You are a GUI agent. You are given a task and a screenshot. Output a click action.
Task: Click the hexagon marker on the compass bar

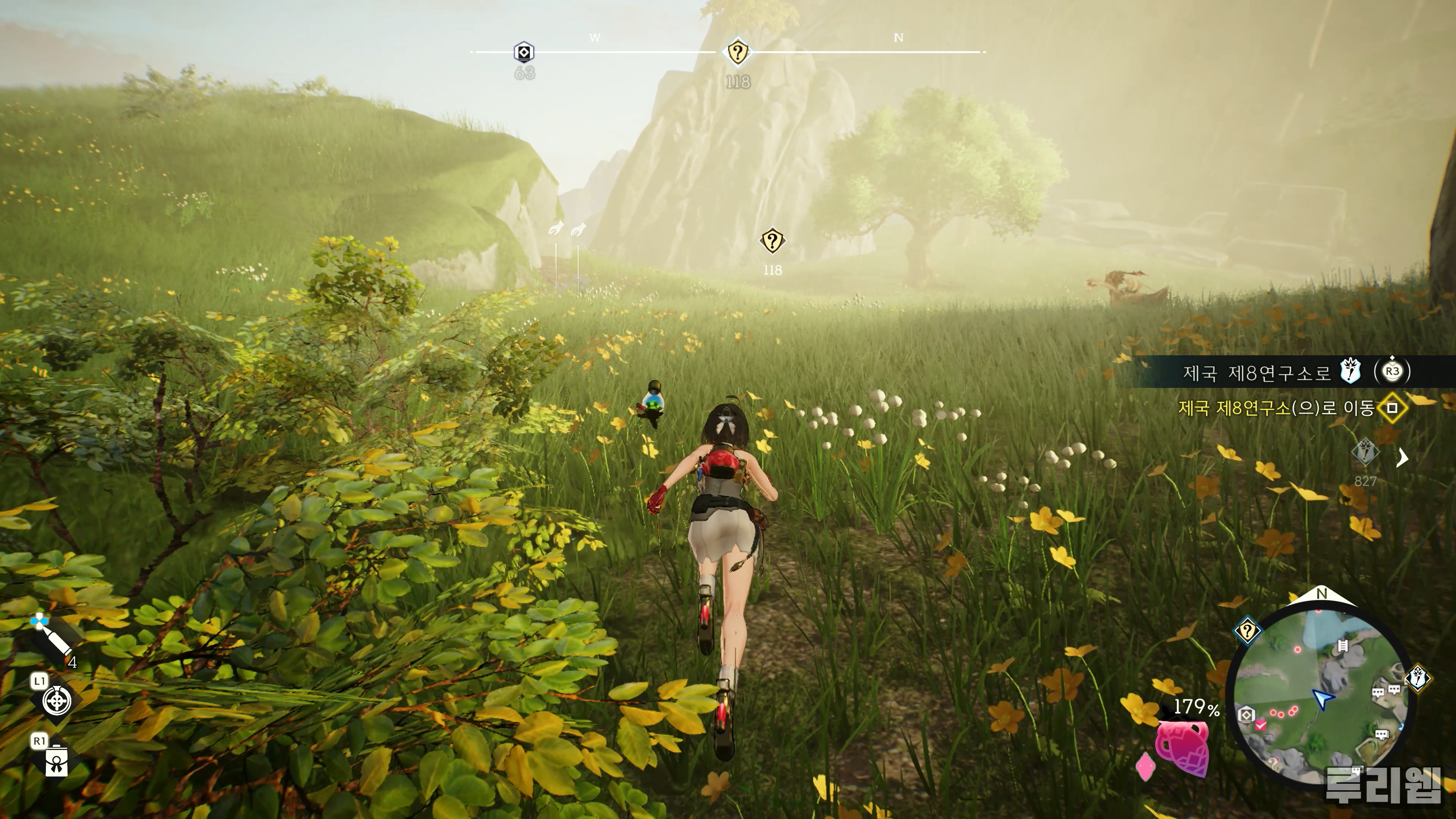click(x=524, y=53)
